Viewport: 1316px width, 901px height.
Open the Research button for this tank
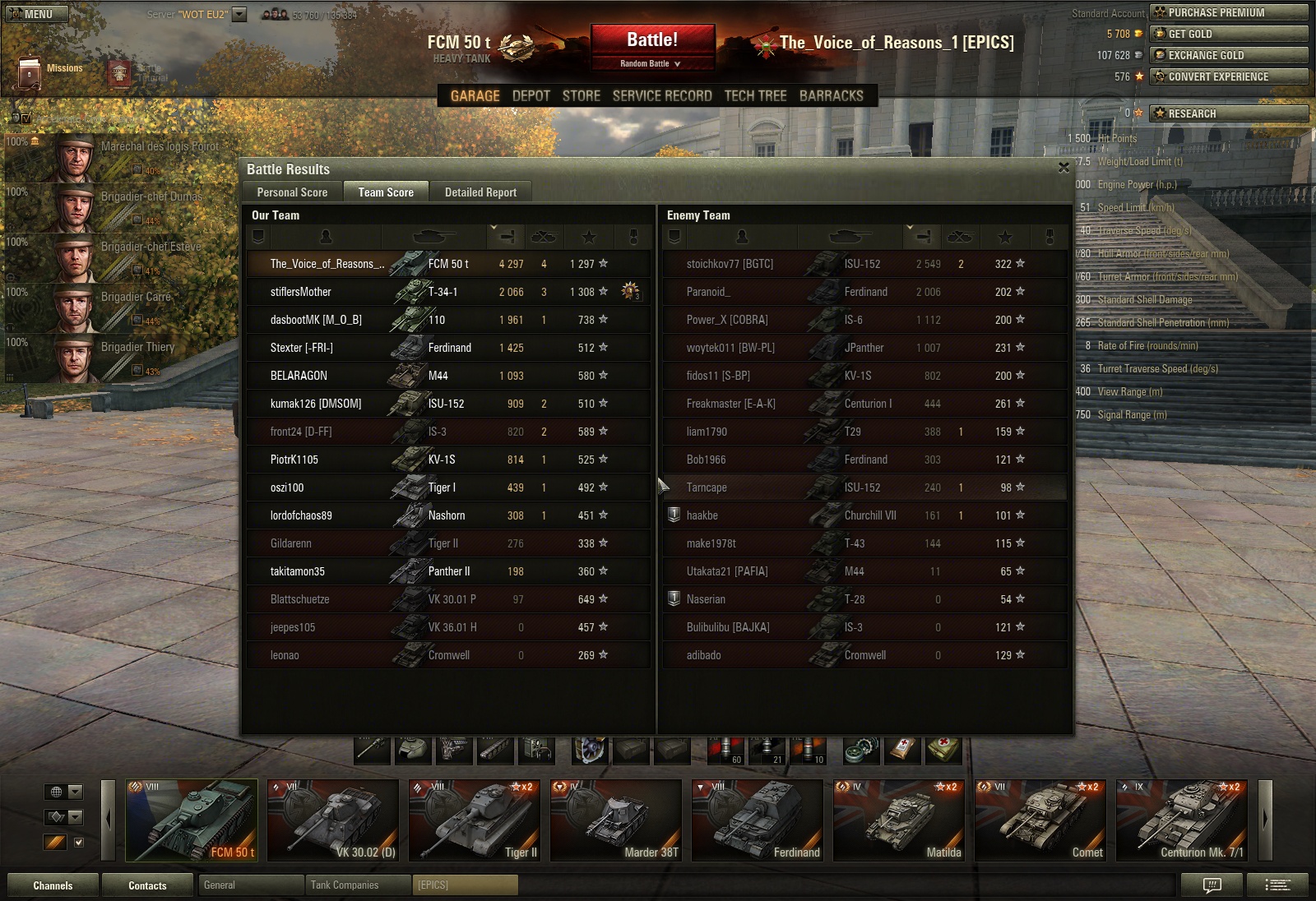click(x=1228, y=113)
